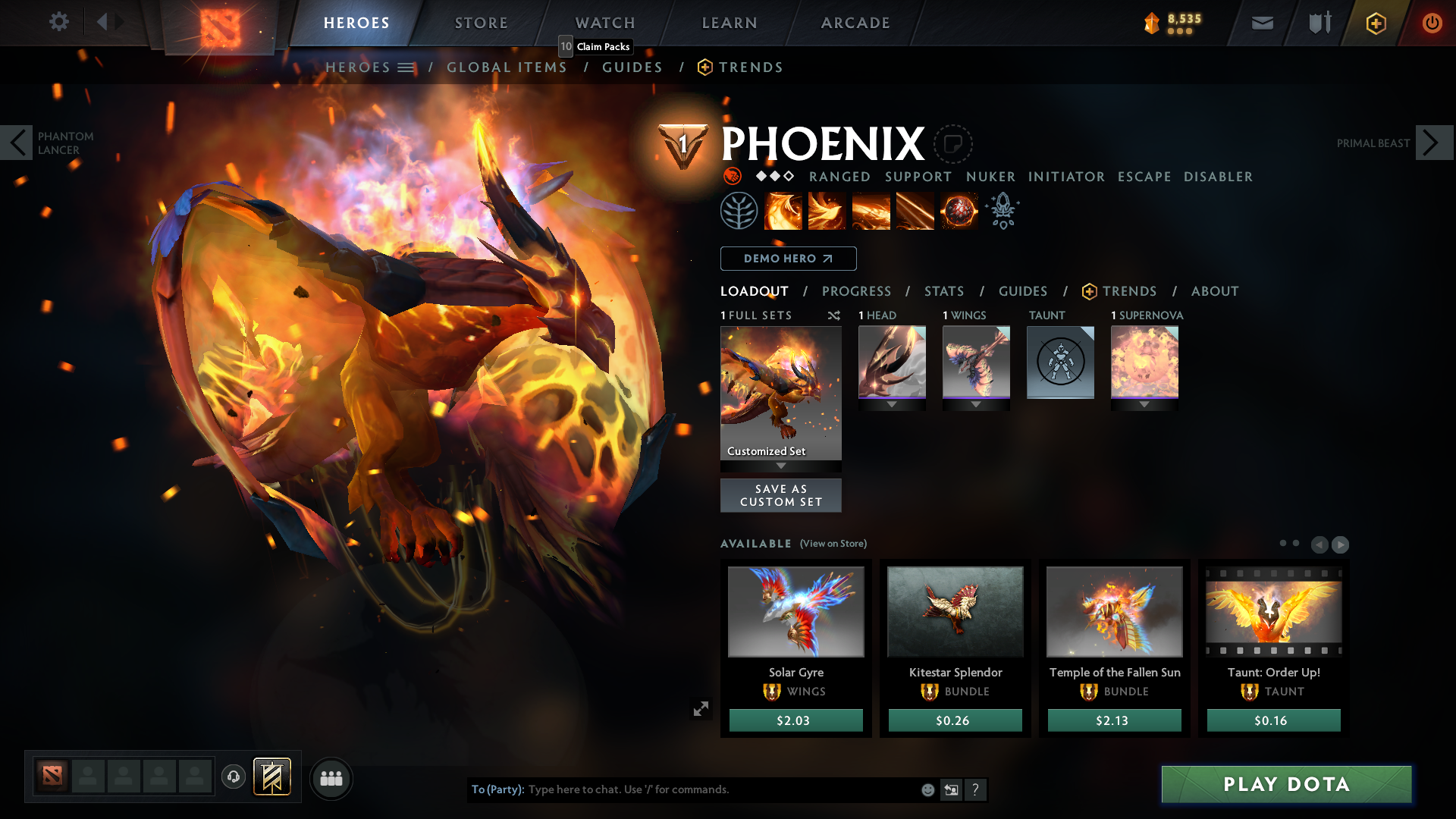Screen dimensions: 1456x819
Task: Open the heroes hamburger list menu
Action: click(x=406, y=67)
